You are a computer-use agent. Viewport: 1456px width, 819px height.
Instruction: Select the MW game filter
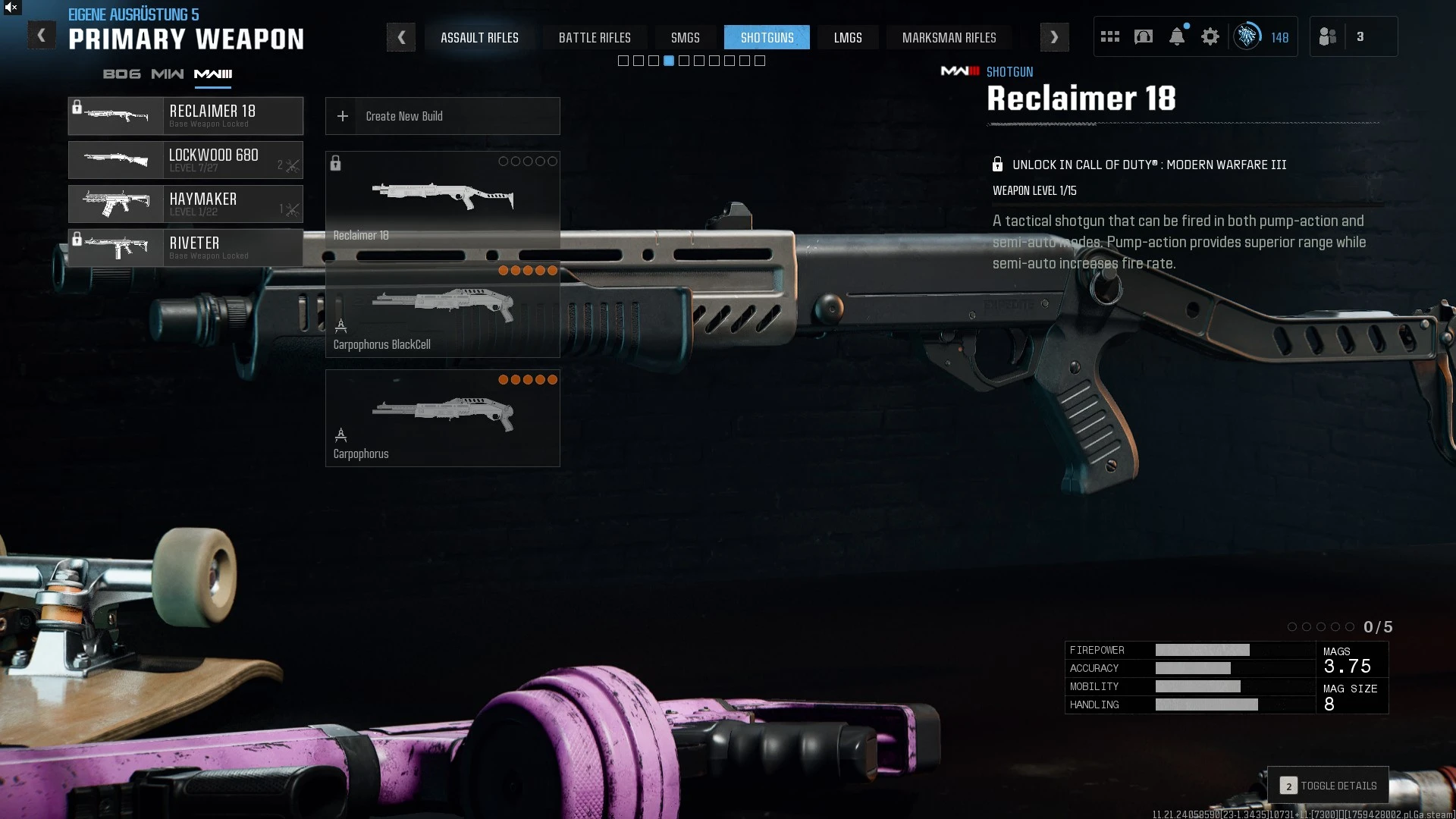pyautogui.click(x=167, y=74)
